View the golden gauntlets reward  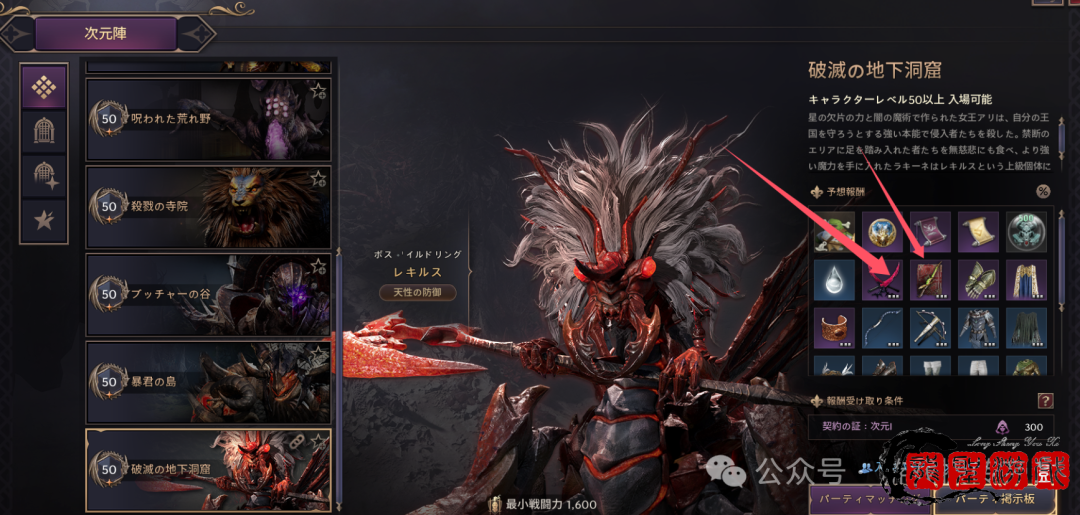pyautogui.click(x=979, y=279)
